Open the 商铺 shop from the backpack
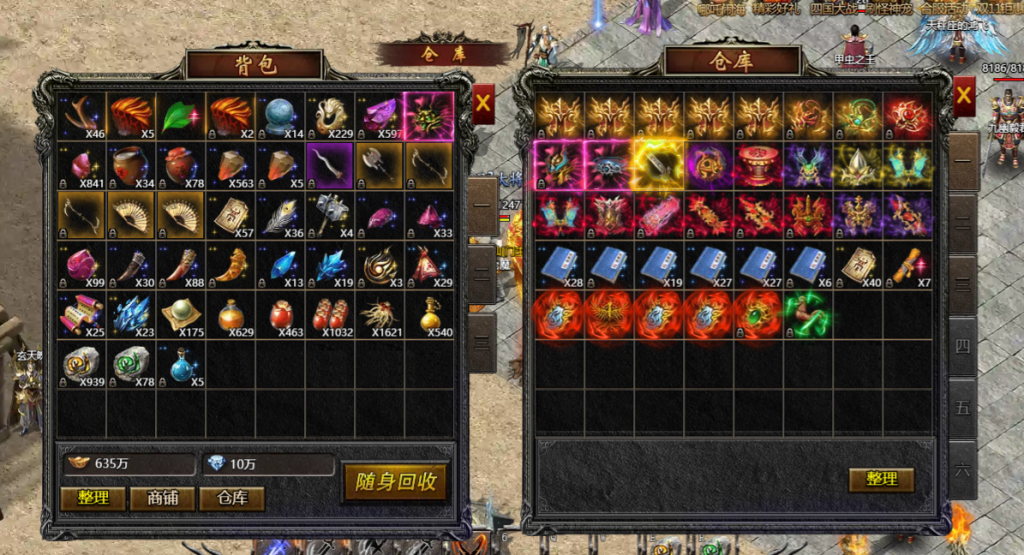Image resolution: width=1024 pixels, height=555 pixels. (x=163, y=498)
